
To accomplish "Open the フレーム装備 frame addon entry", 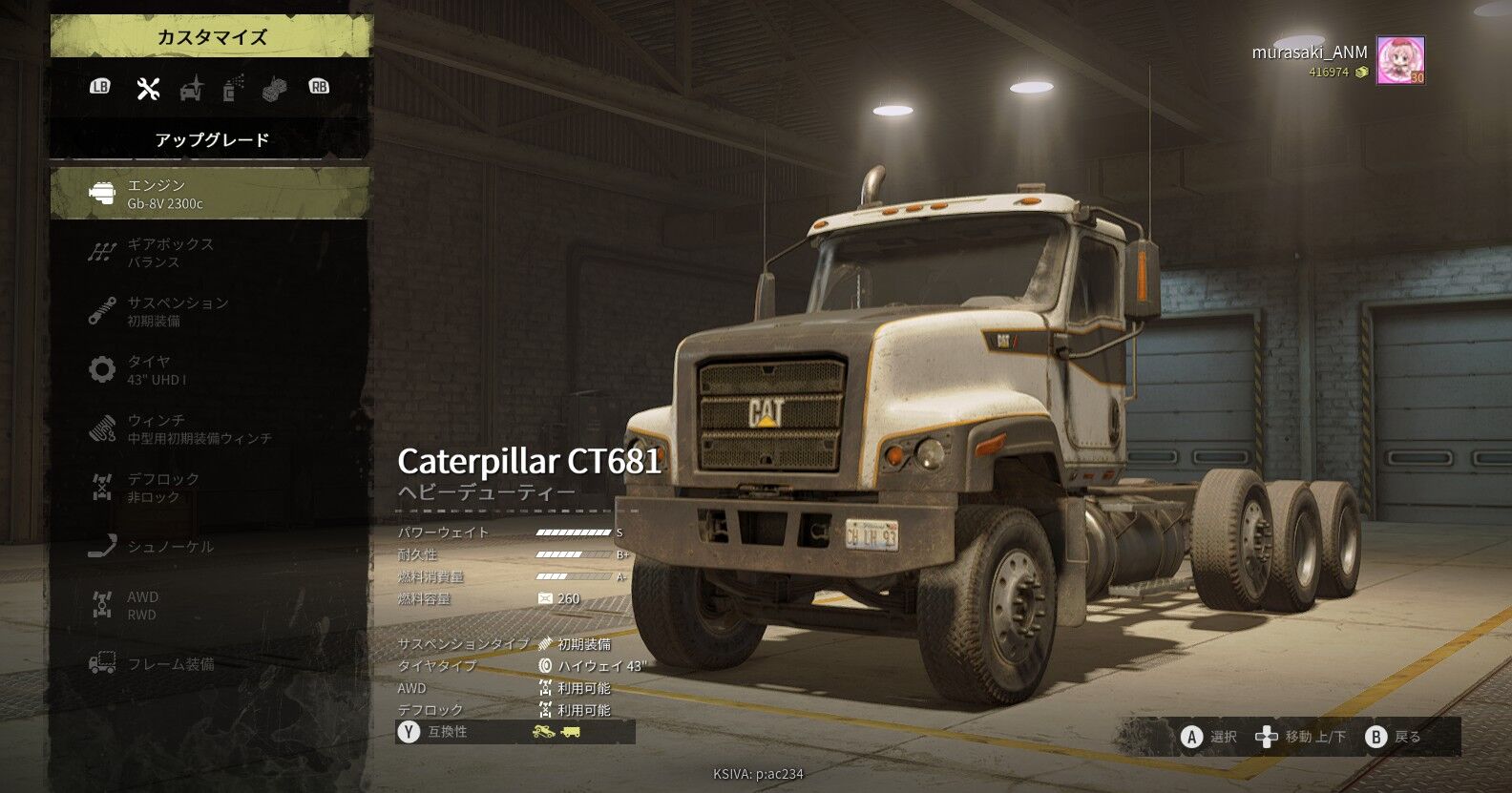I will click(210, 664).
